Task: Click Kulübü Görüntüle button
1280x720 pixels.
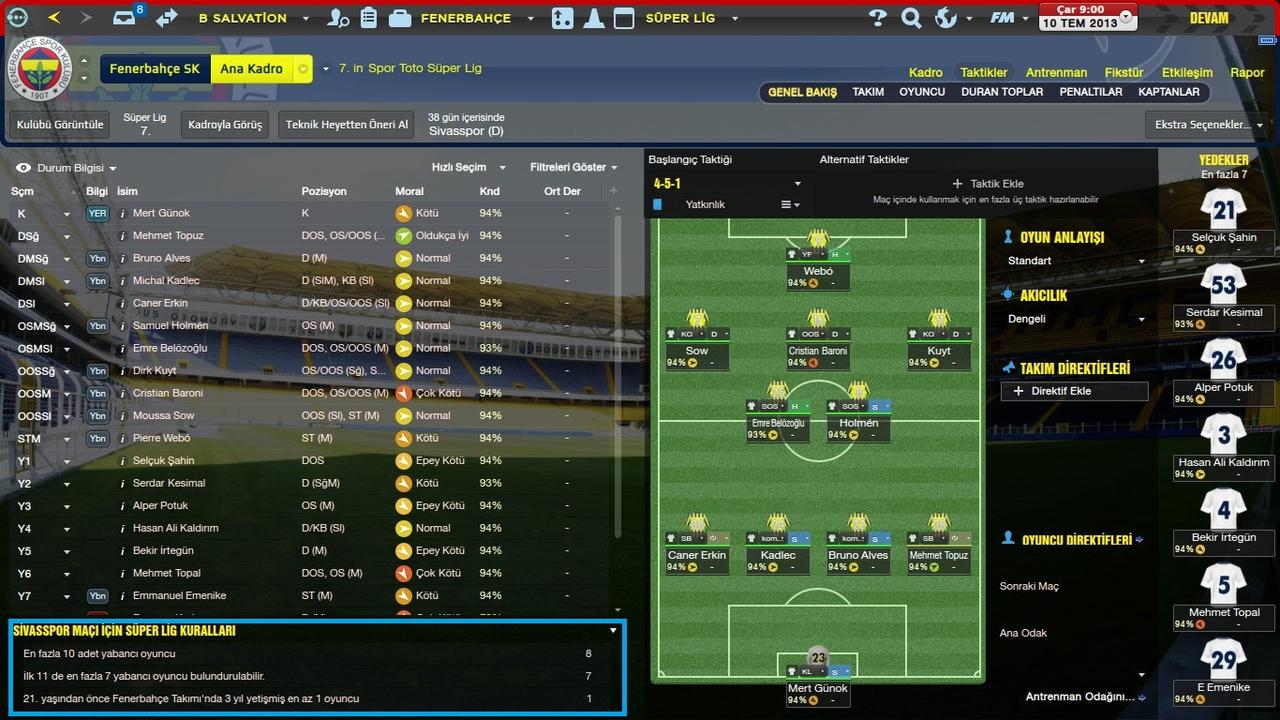Action: coord(60,125)
